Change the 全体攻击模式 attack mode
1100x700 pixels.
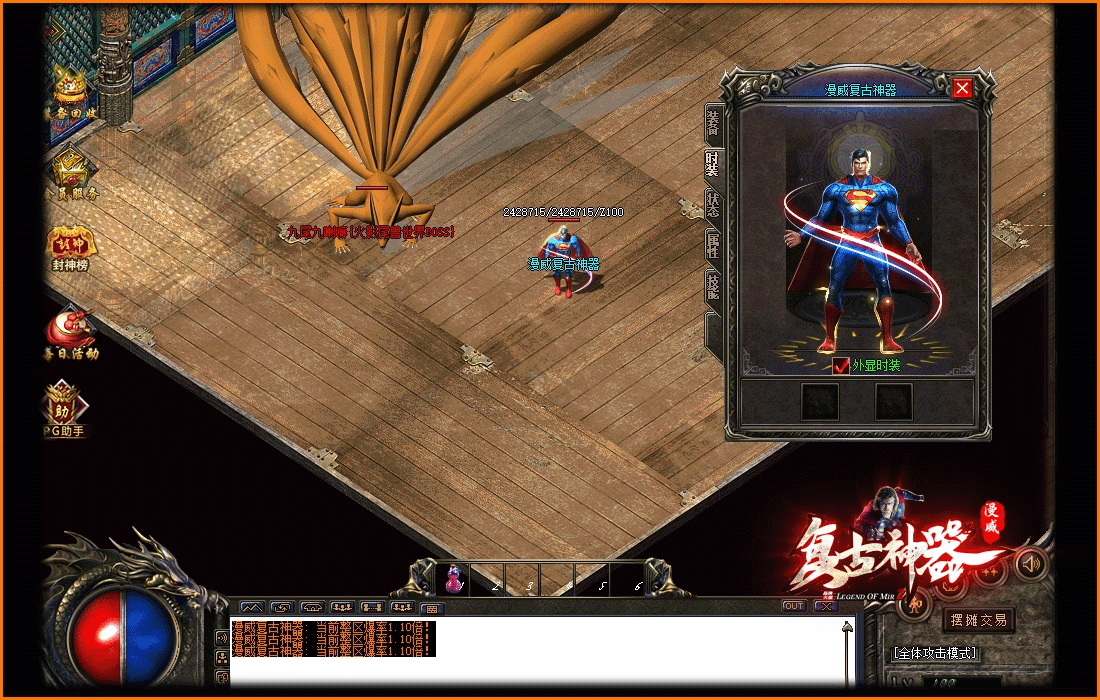[x=935, y=653]
